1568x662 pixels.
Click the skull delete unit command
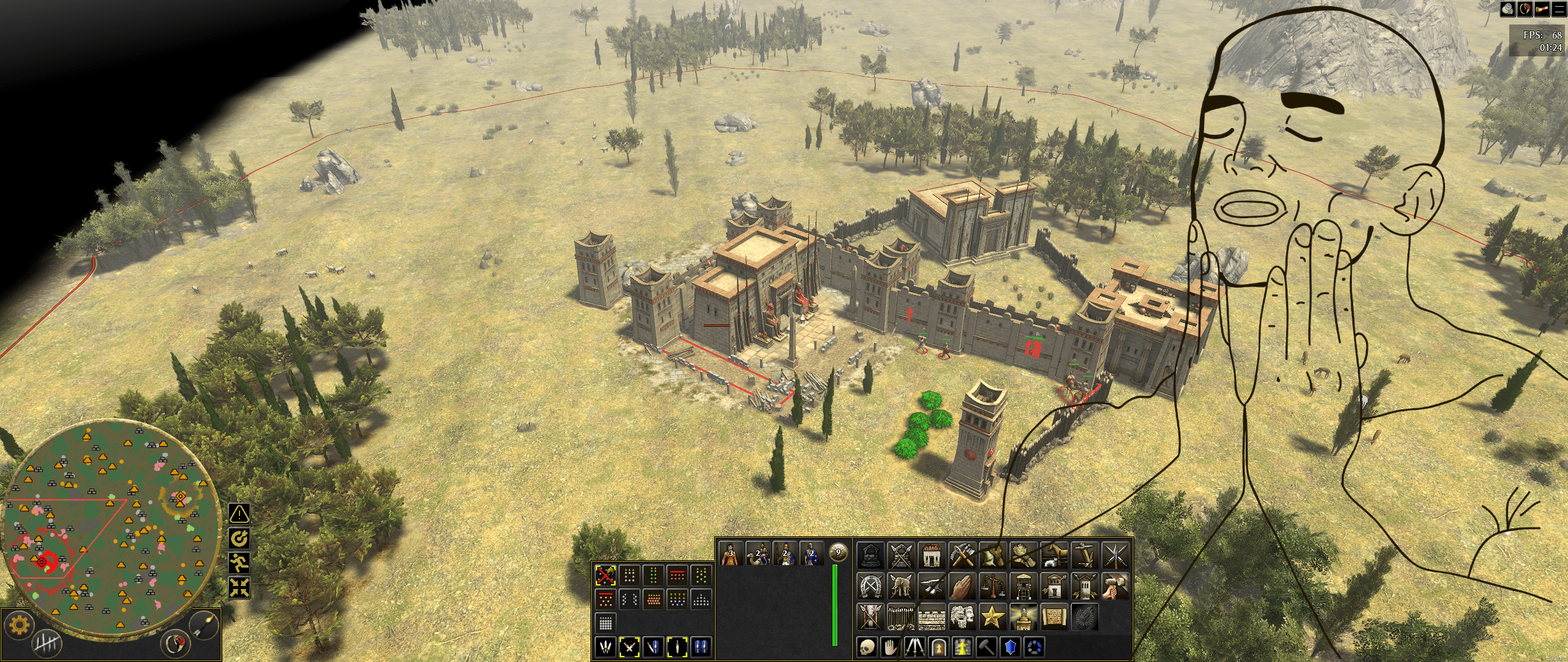867,646
